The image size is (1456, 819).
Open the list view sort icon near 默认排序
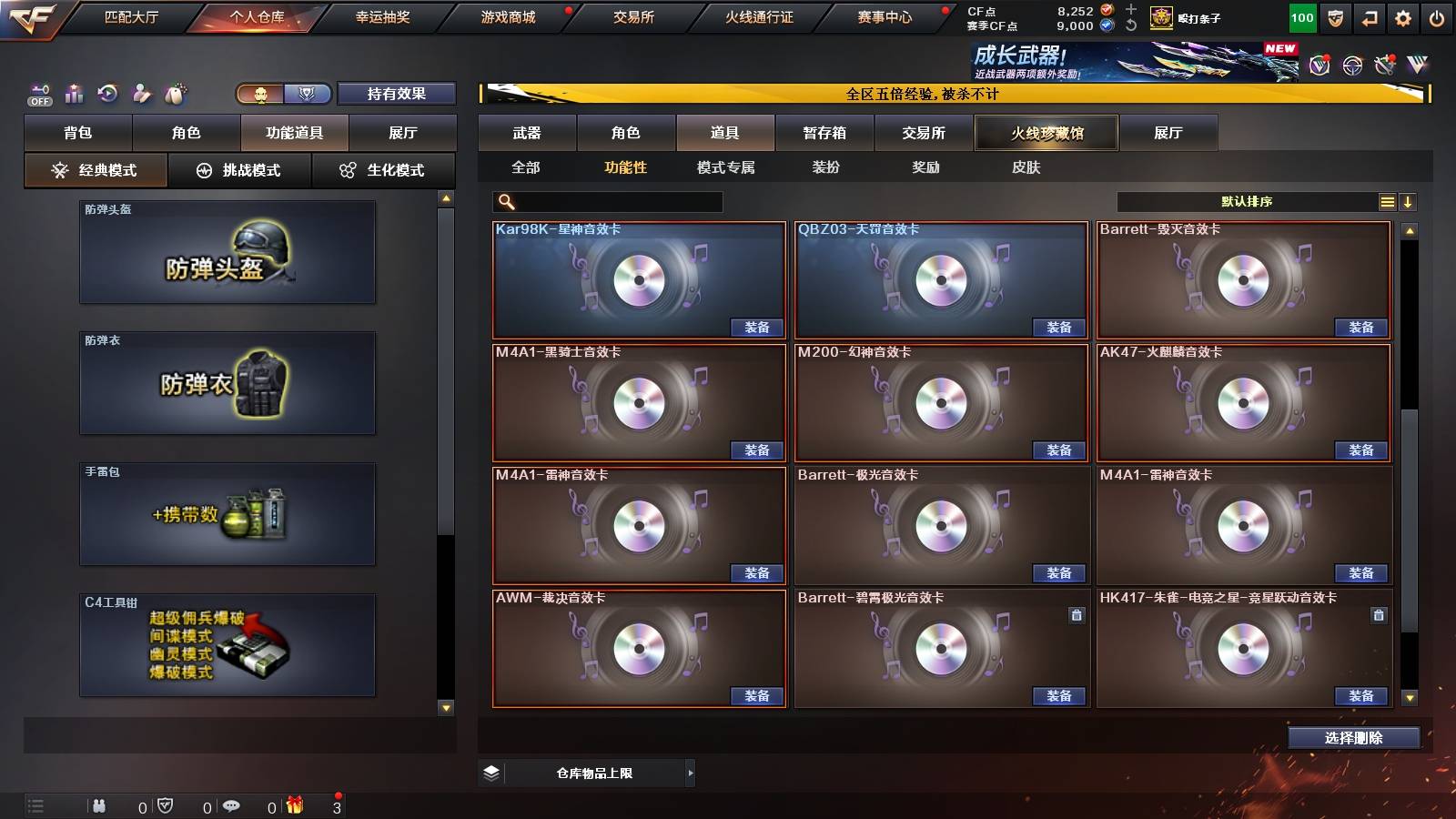[x=1387, y=201]
